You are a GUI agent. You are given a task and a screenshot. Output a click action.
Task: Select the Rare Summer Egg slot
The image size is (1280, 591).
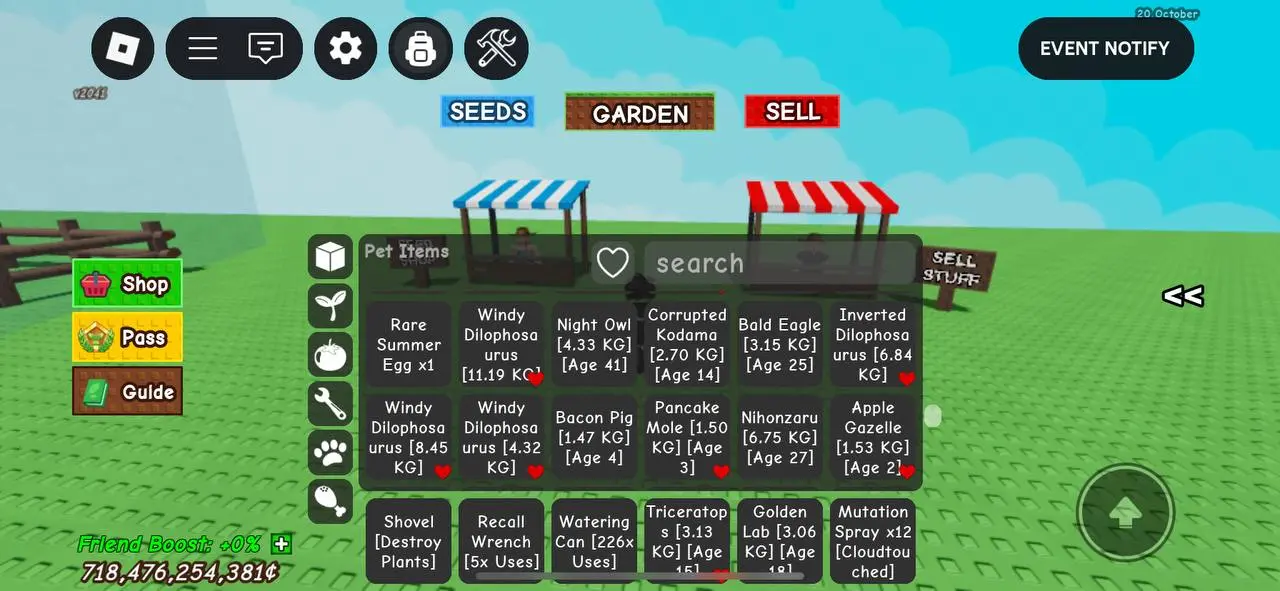408,345
